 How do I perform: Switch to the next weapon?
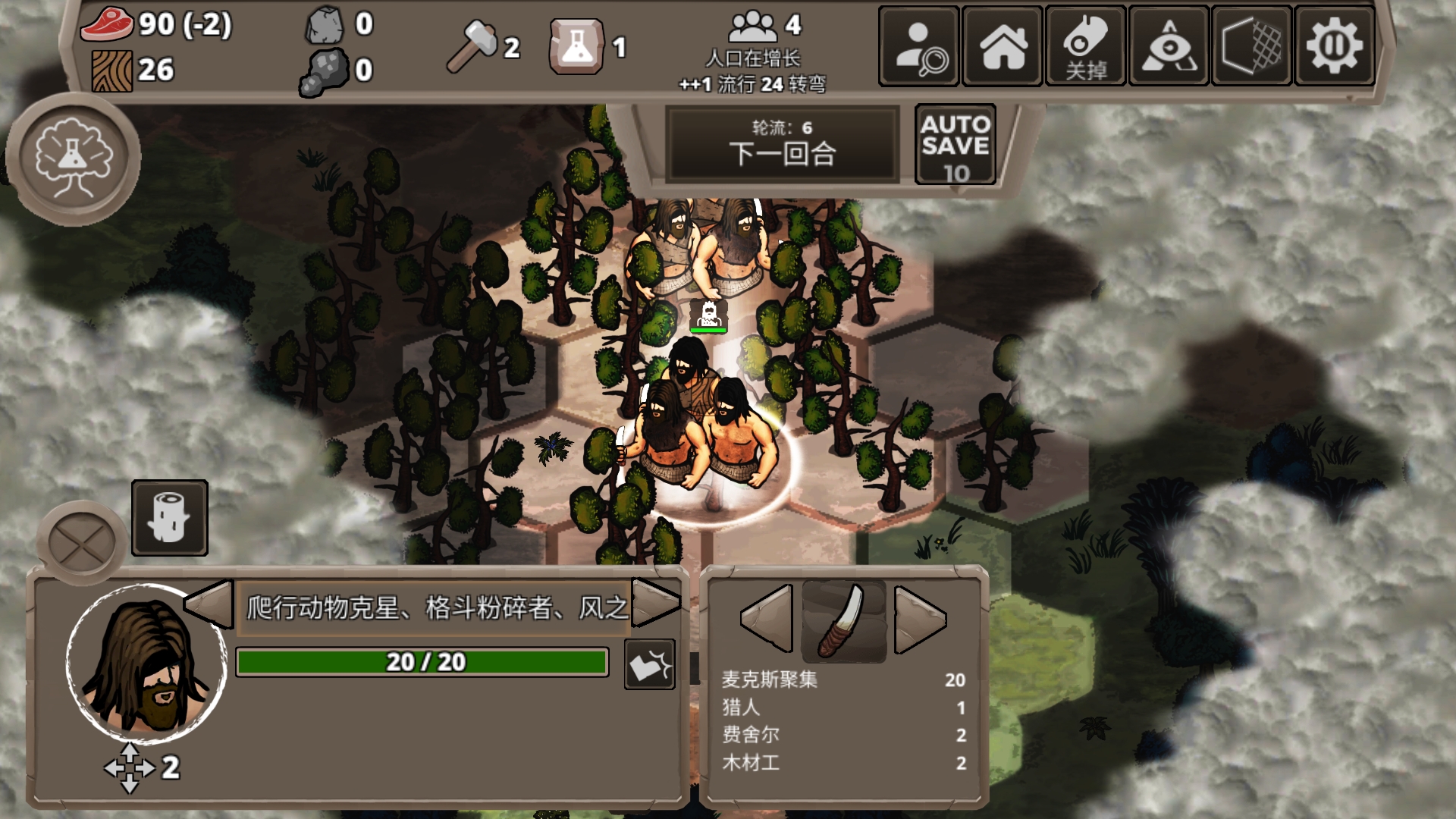click(920, 619)
